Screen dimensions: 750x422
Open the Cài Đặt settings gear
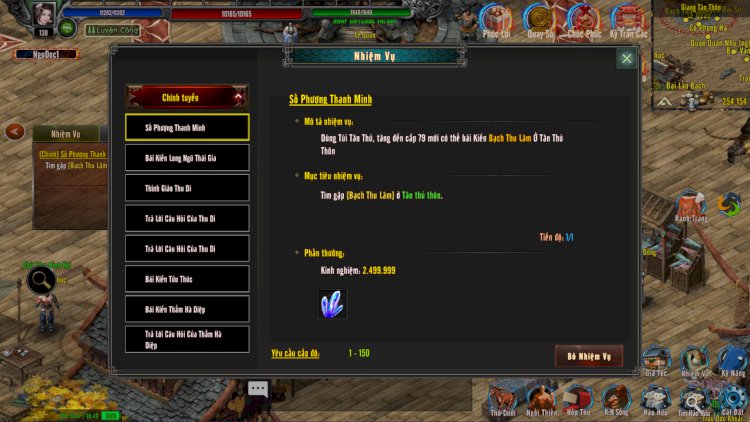[x=733, y=396]
